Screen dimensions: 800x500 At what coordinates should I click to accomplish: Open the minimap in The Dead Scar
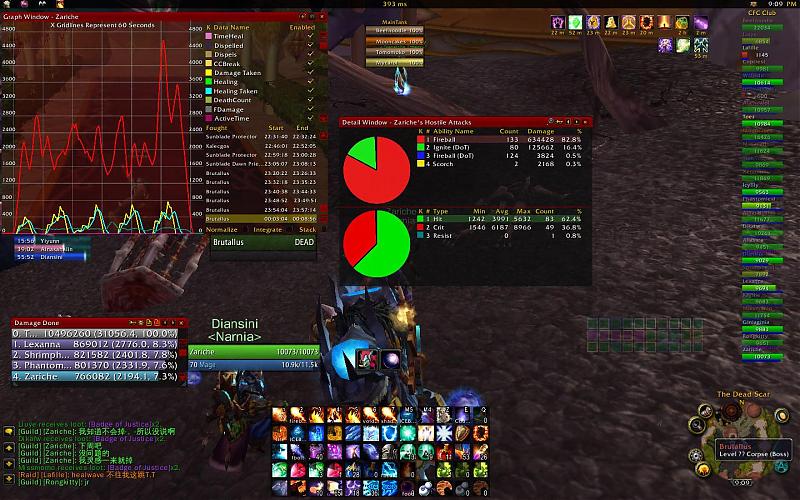(732, 432)
